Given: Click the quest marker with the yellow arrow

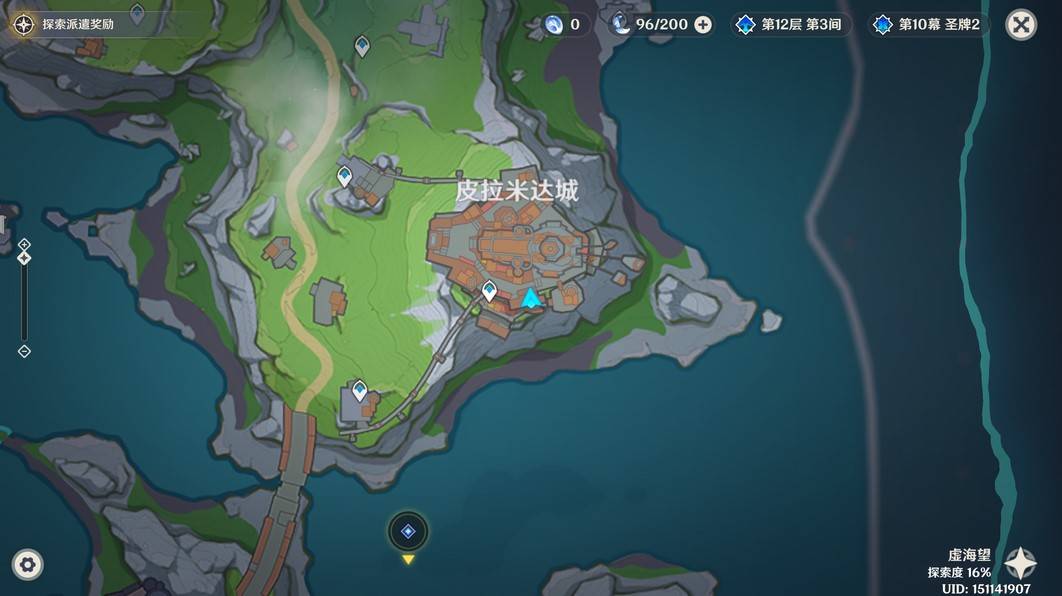Looking at the screenshot, I should [x=408, y=532].
